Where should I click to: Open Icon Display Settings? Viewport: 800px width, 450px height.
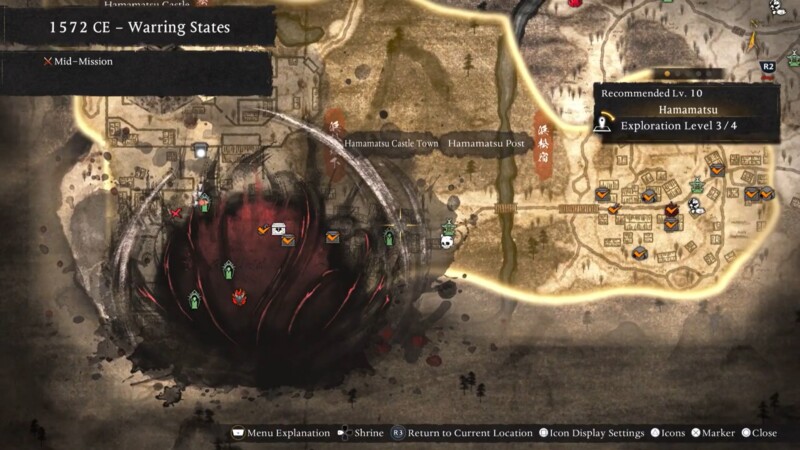click(593, 433)
